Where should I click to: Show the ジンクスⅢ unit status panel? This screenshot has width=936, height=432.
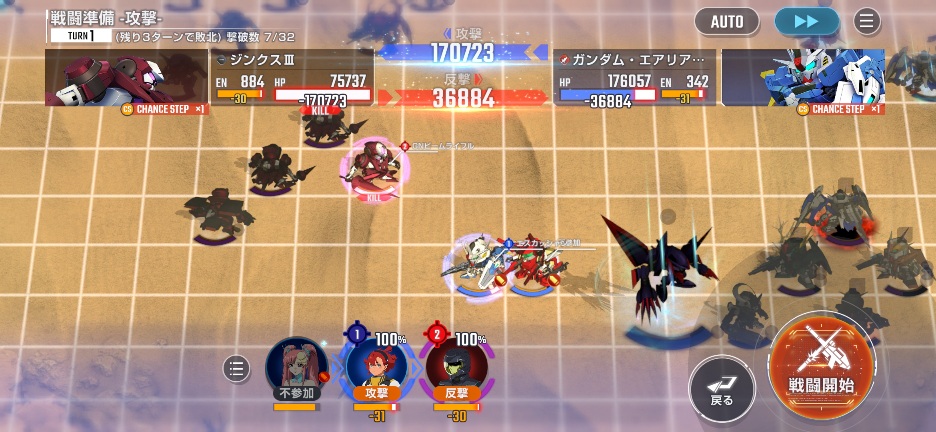coord(292,77)
